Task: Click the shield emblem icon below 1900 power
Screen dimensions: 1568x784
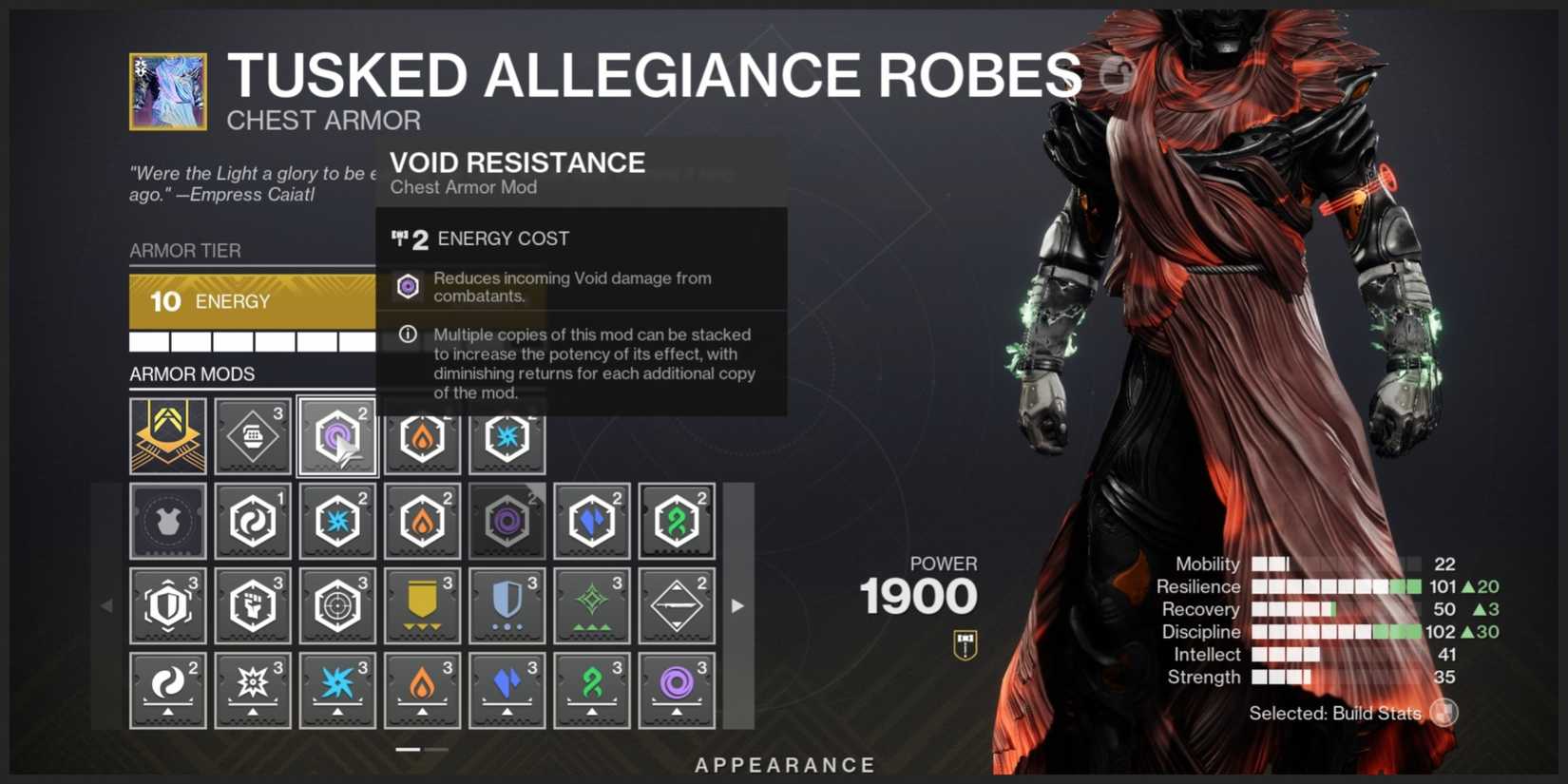Action: pos(963,642)
